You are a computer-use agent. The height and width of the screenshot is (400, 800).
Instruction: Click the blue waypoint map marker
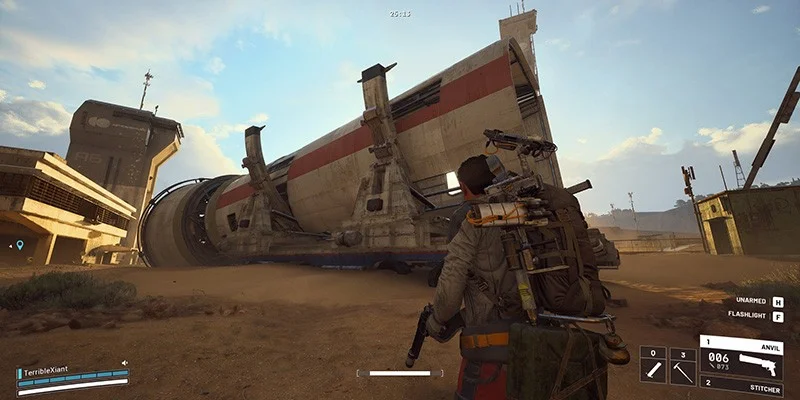(19, 245)
